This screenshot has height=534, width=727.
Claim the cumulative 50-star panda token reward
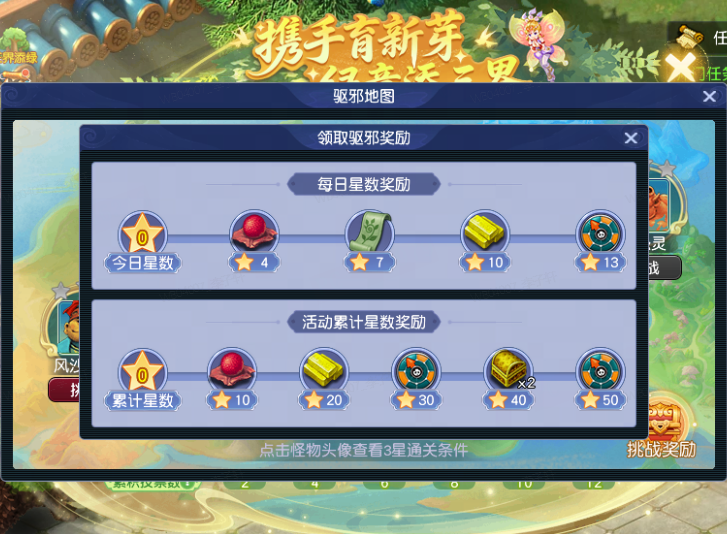coord(601,372)
